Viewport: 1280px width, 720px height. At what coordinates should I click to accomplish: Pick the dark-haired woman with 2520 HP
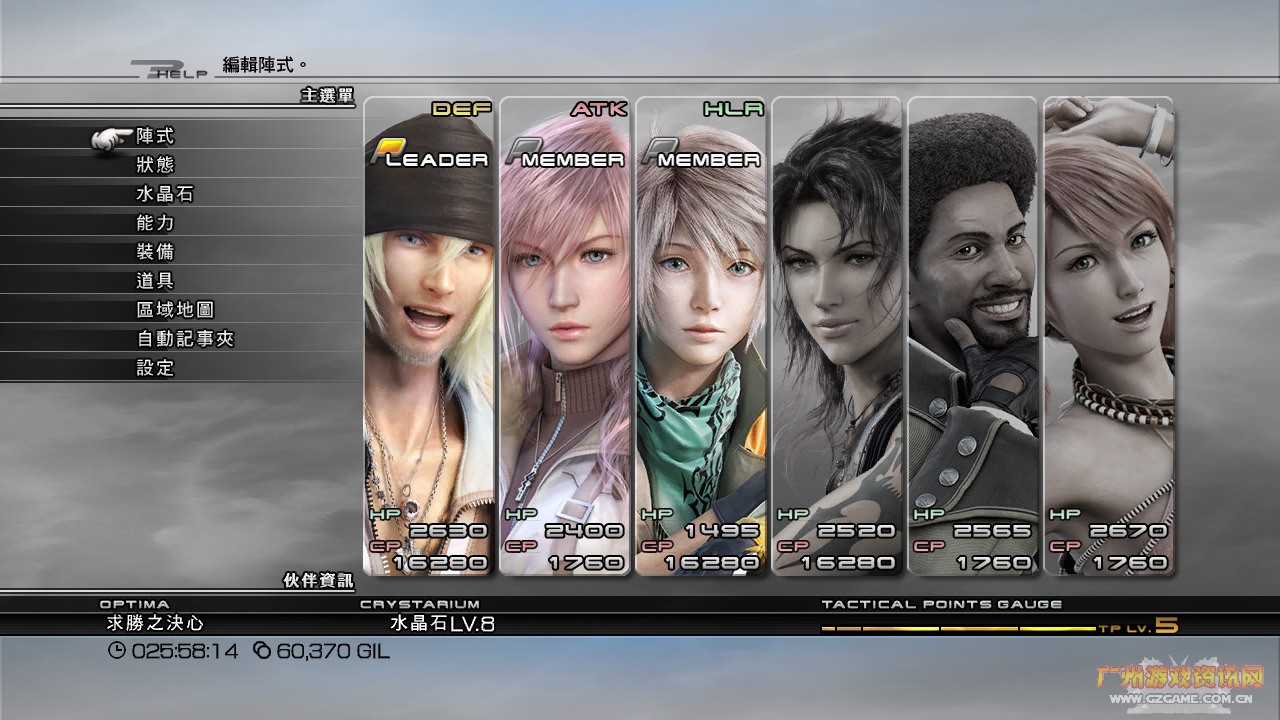837,336
